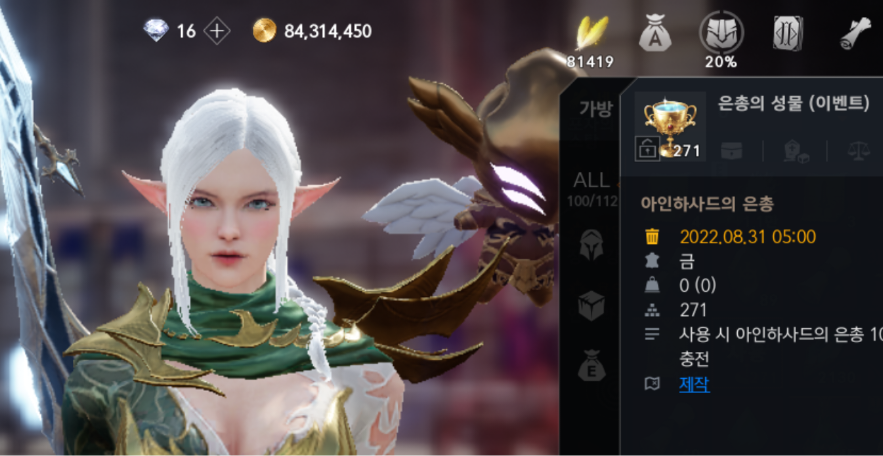Select the golden chalice item icon
The height and width of the screenshot is (456, 883).
point(671,120)
